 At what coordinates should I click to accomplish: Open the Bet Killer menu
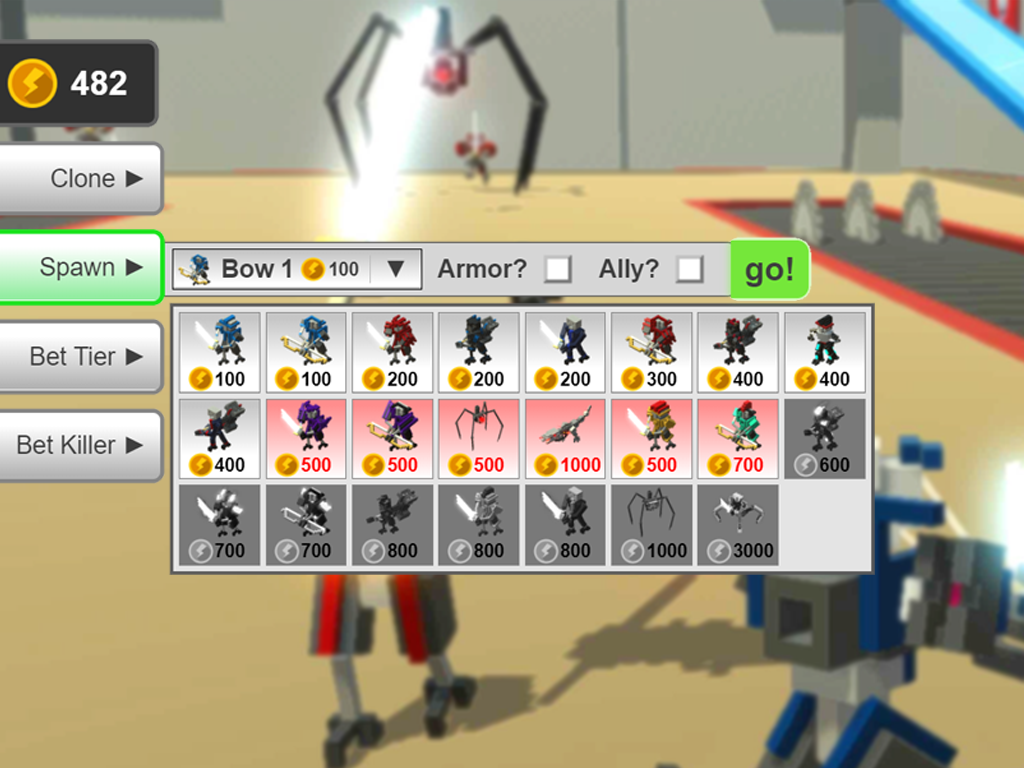coord(80,445)
